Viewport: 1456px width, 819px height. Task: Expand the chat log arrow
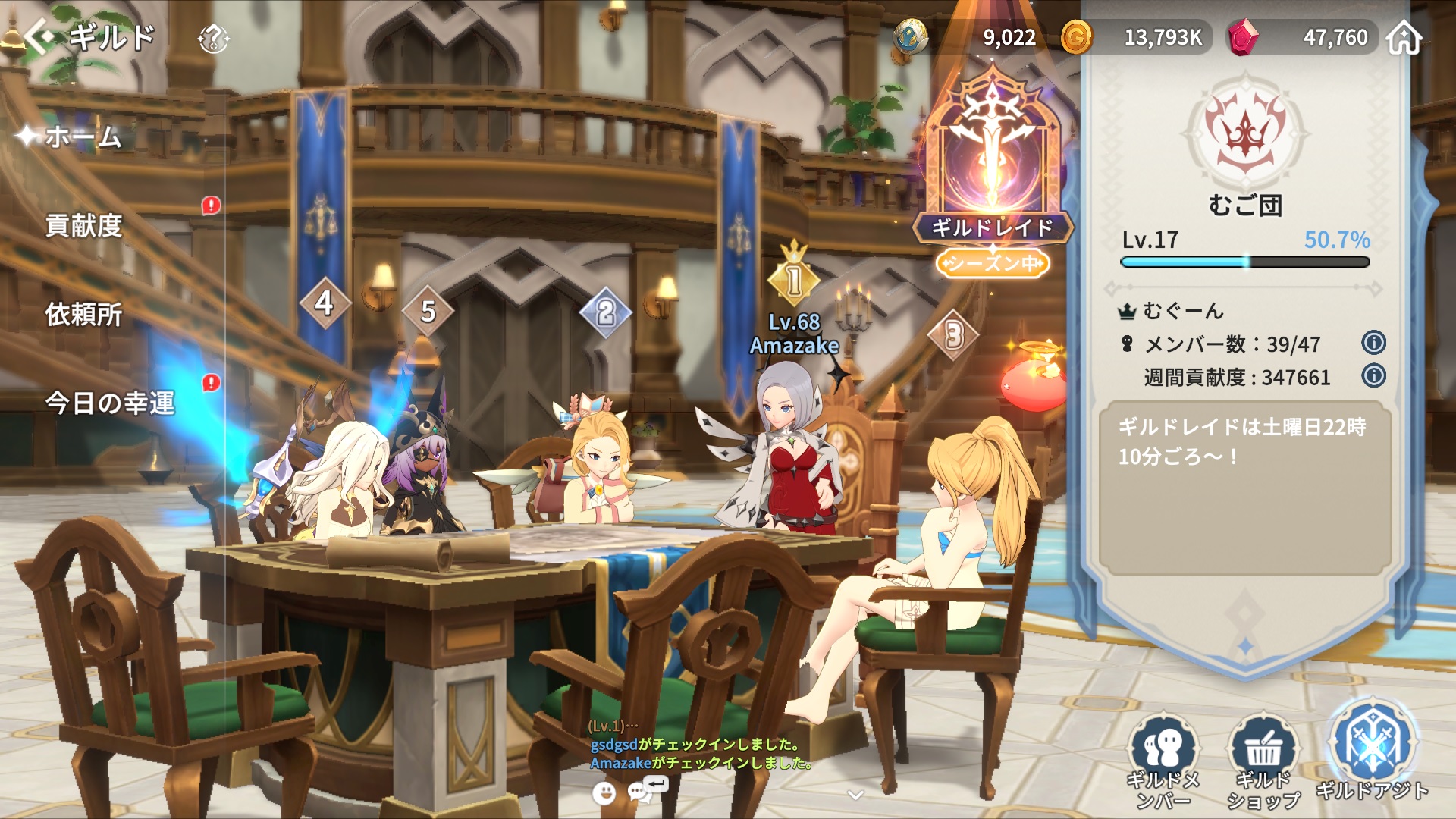(855, 795)
